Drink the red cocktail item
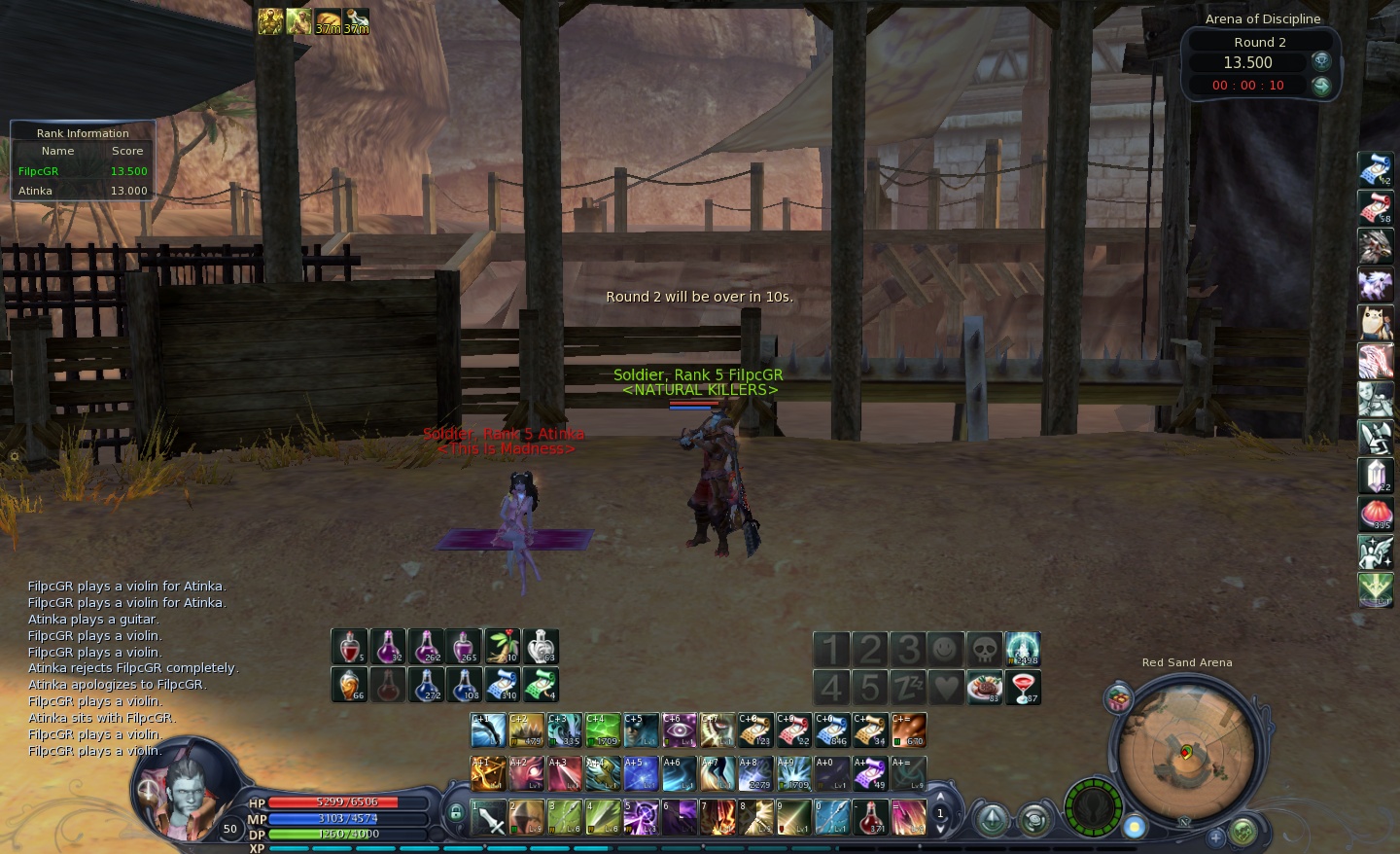Screen dimensions: 1400x854 click(1023, 687)
